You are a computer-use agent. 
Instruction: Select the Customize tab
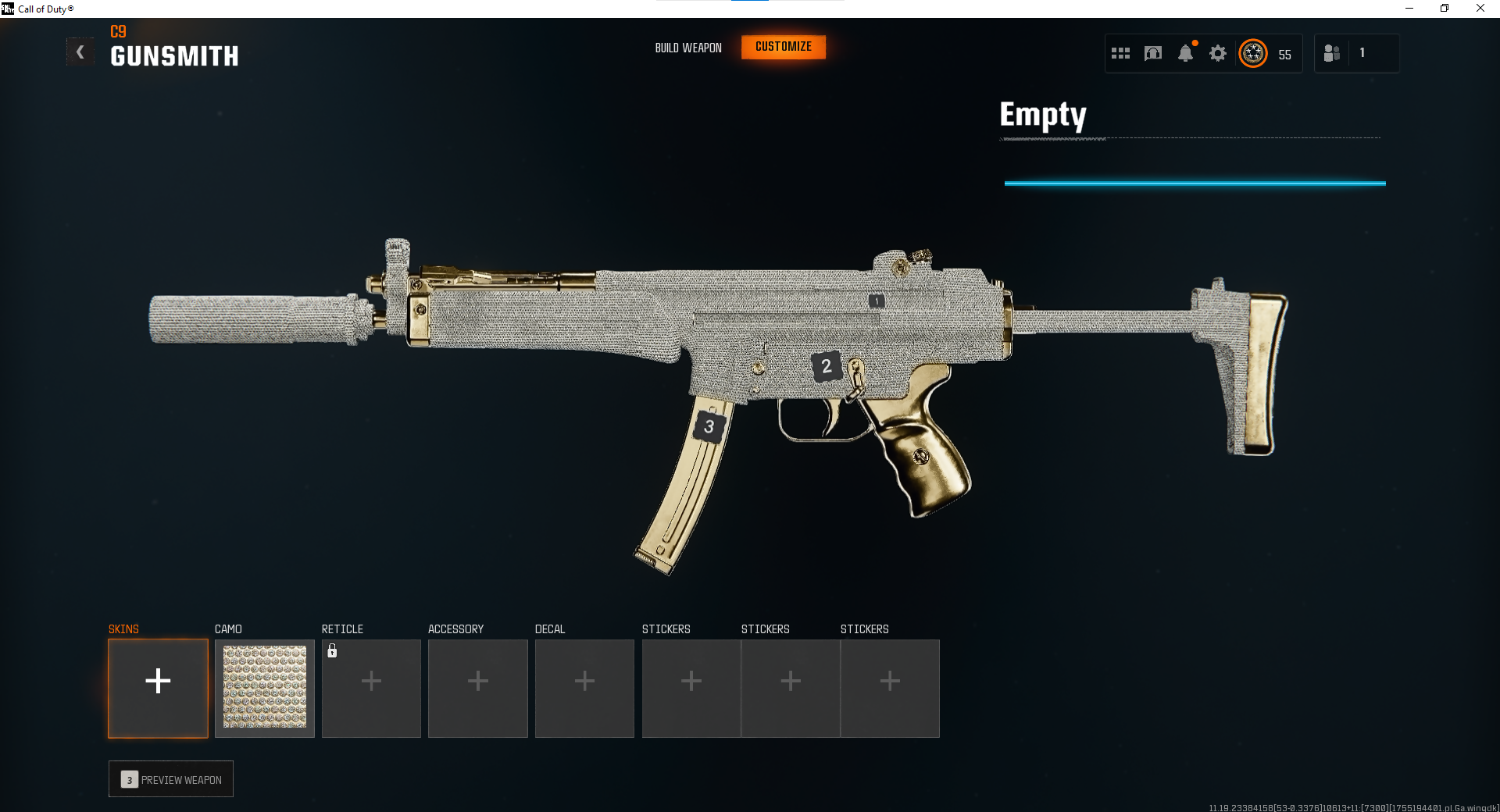(783, 47)
